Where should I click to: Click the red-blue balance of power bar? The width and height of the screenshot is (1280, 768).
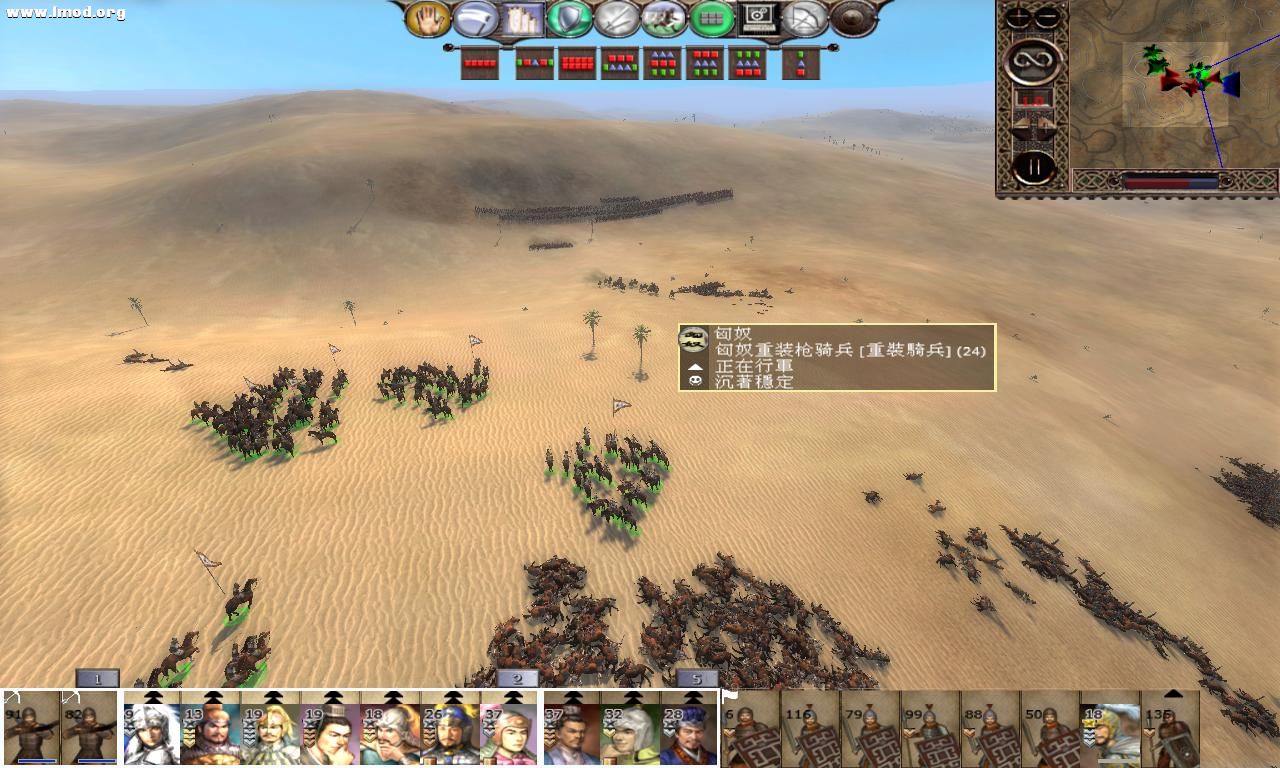click(x=1170, y=182)
